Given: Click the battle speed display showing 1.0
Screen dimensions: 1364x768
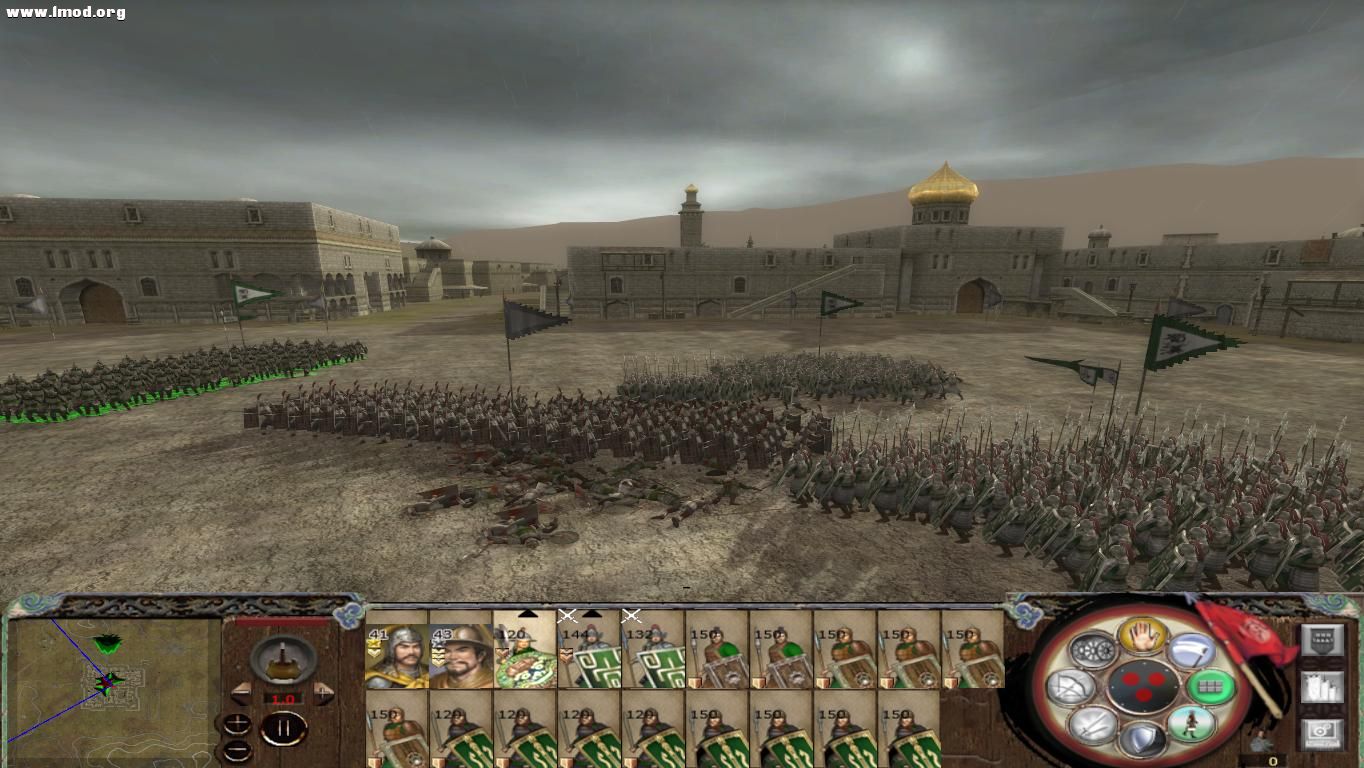Looking at the screenshot, I should (x=284, y=698).
